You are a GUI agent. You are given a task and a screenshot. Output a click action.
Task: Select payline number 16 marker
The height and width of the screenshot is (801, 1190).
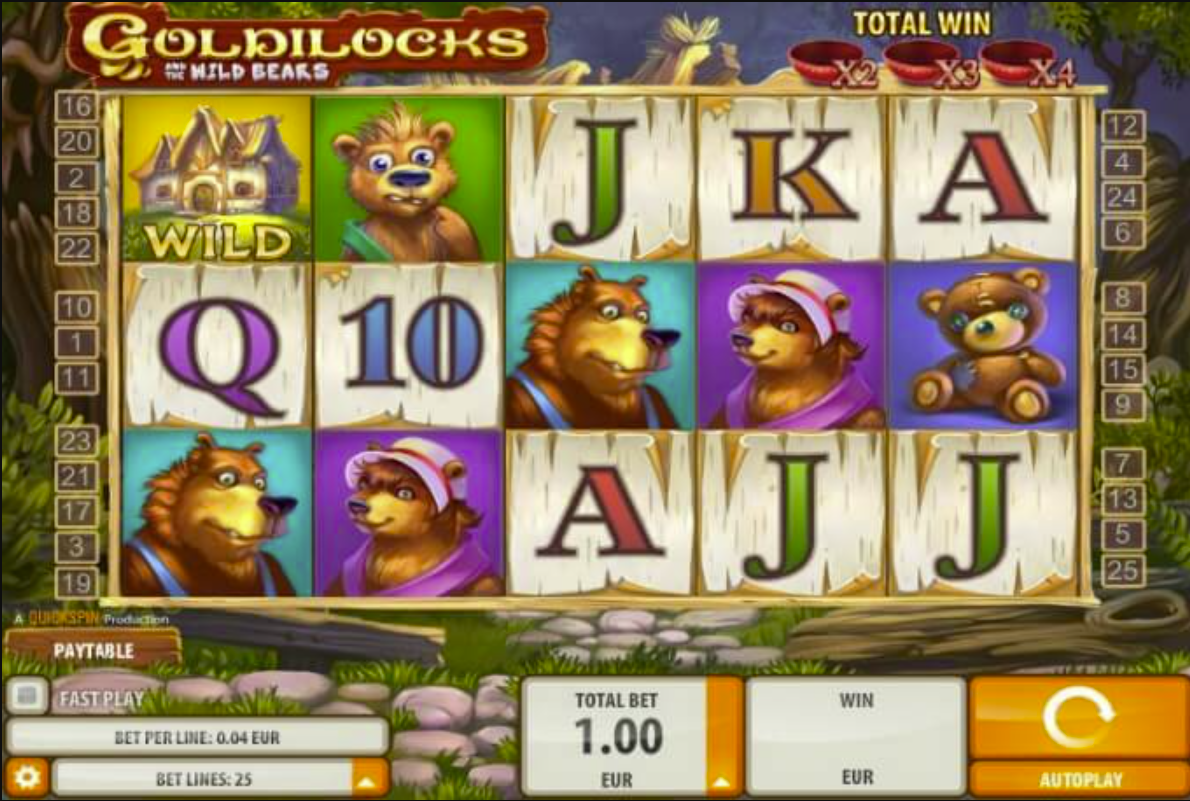pyautogui.click(x=76, y=106)
